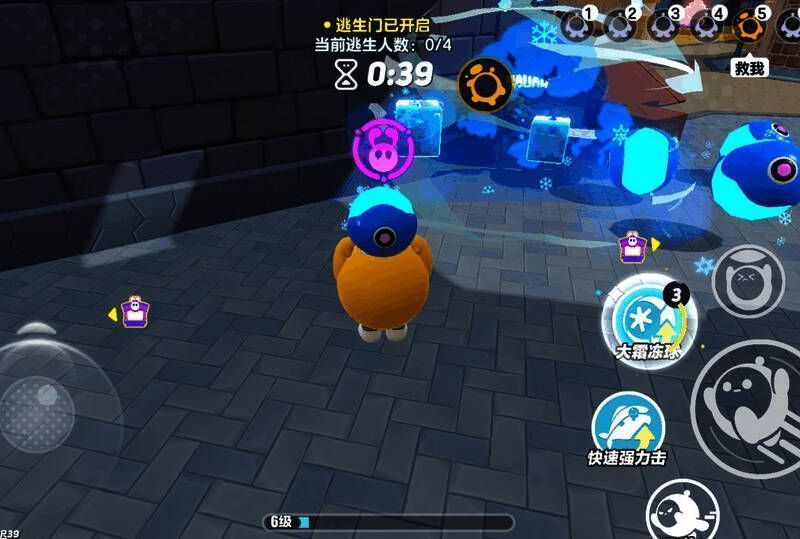800x539 pixels.
Task: Tap the virtual movement joystick
Action: tap(38, 407)
